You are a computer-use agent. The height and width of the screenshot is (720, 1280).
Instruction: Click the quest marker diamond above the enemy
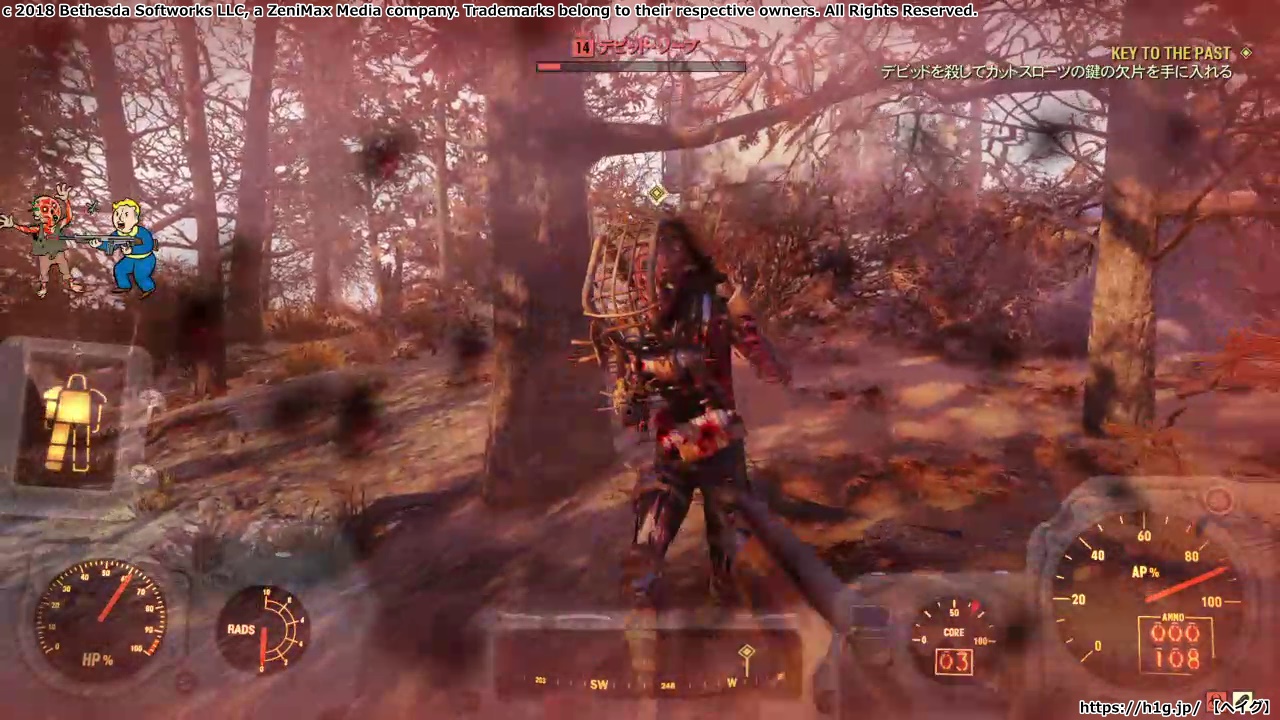(657, 194)
